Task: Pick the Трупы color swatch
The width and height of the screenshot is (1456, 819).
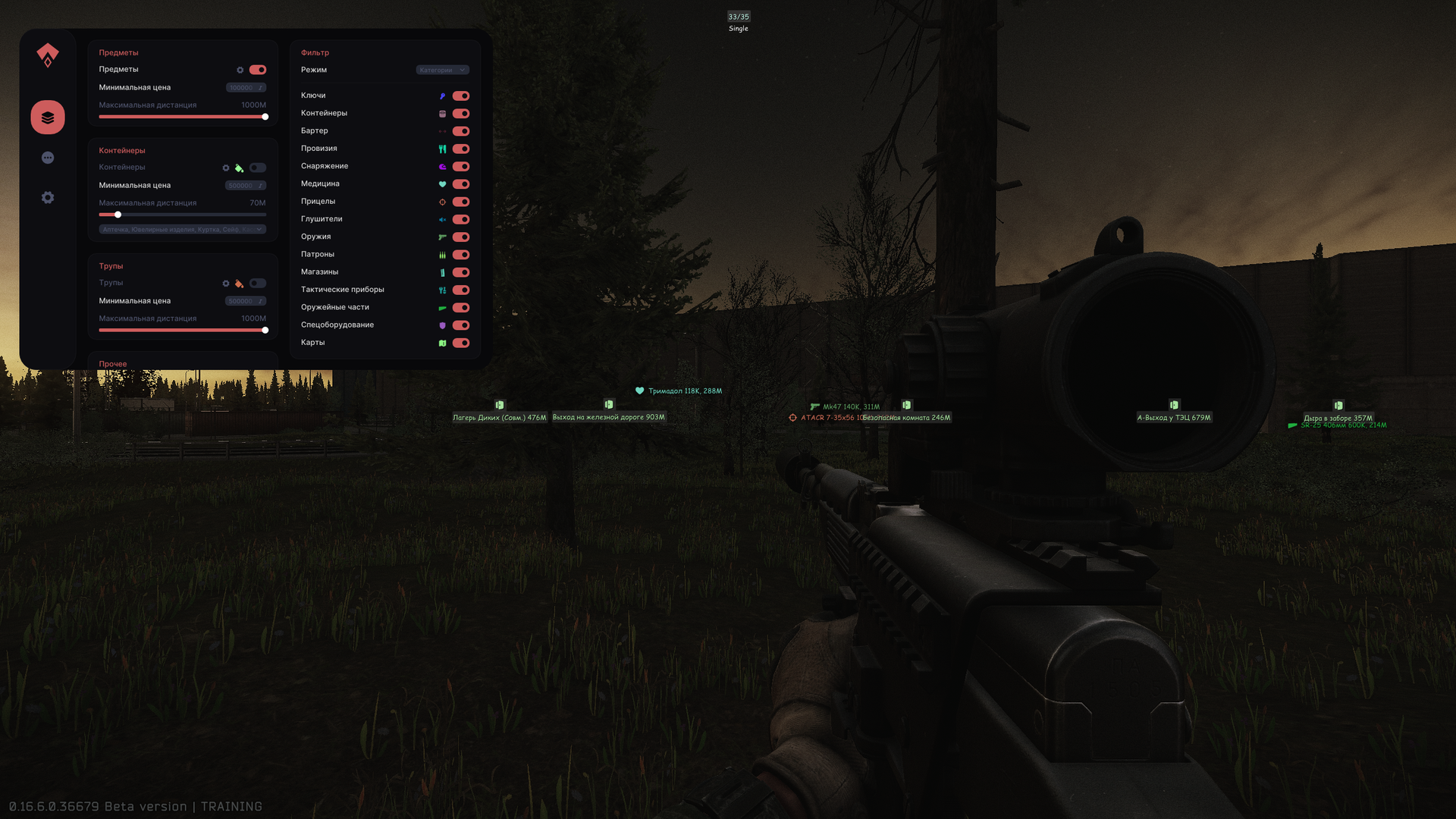Action: tap(239, 284)
